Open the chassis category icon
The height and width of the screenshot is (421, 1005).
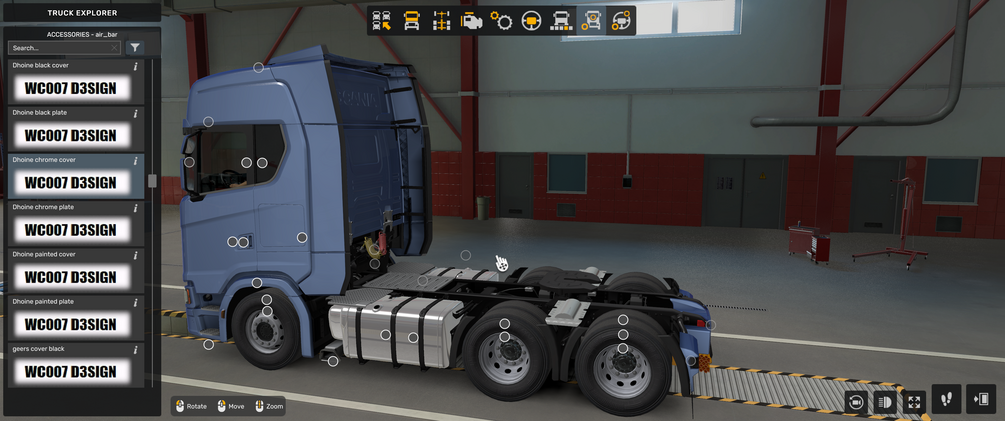click(x=441, y=20)
